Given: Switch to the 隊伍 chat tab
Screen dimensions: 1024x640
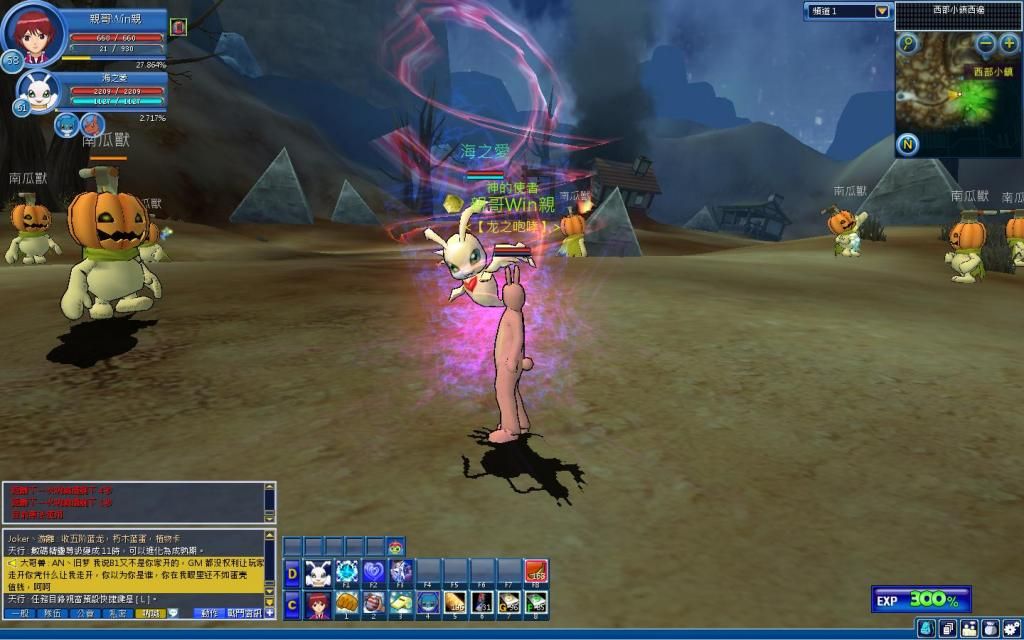Looking at the screenshot, I should click(53, 613).
